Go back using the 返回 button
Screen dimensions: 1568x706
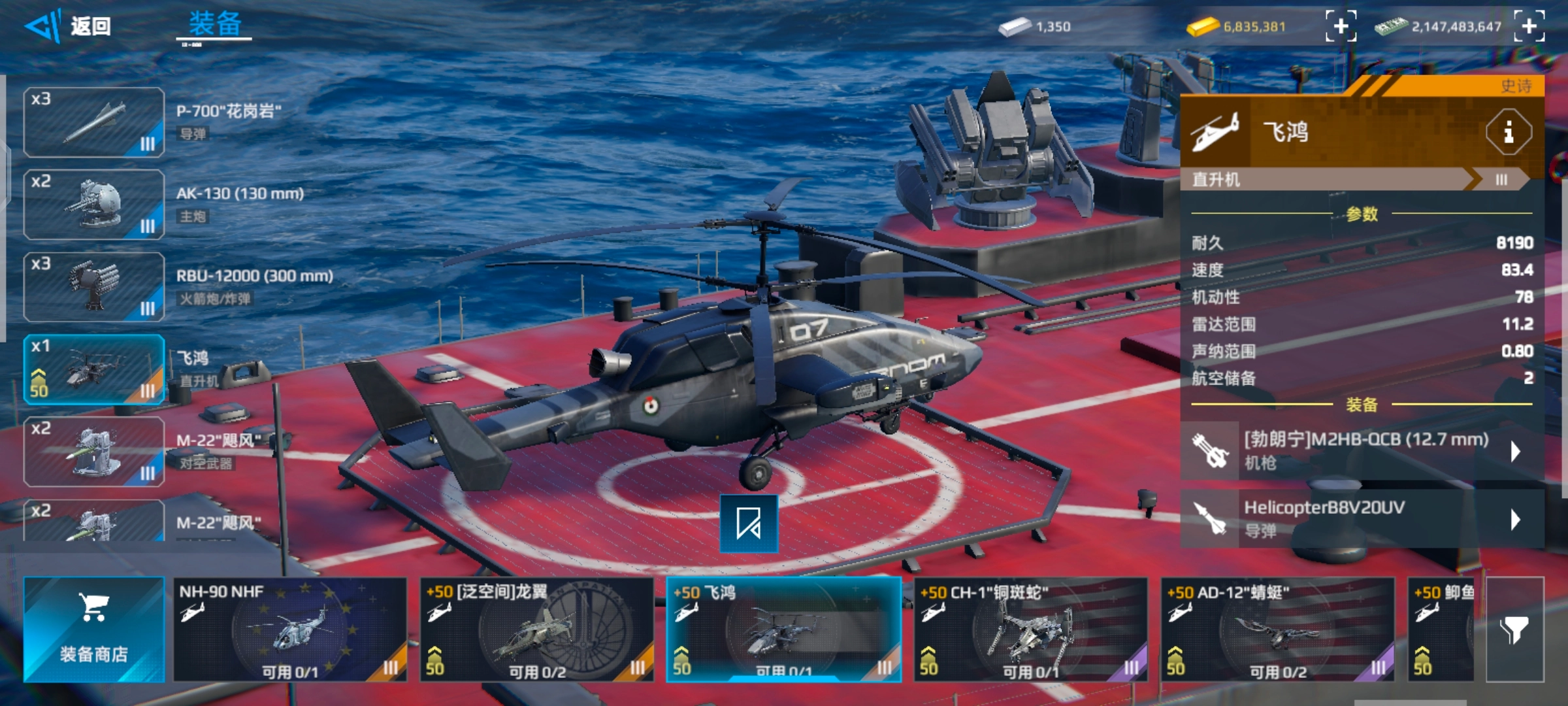[x=69, y=26]
